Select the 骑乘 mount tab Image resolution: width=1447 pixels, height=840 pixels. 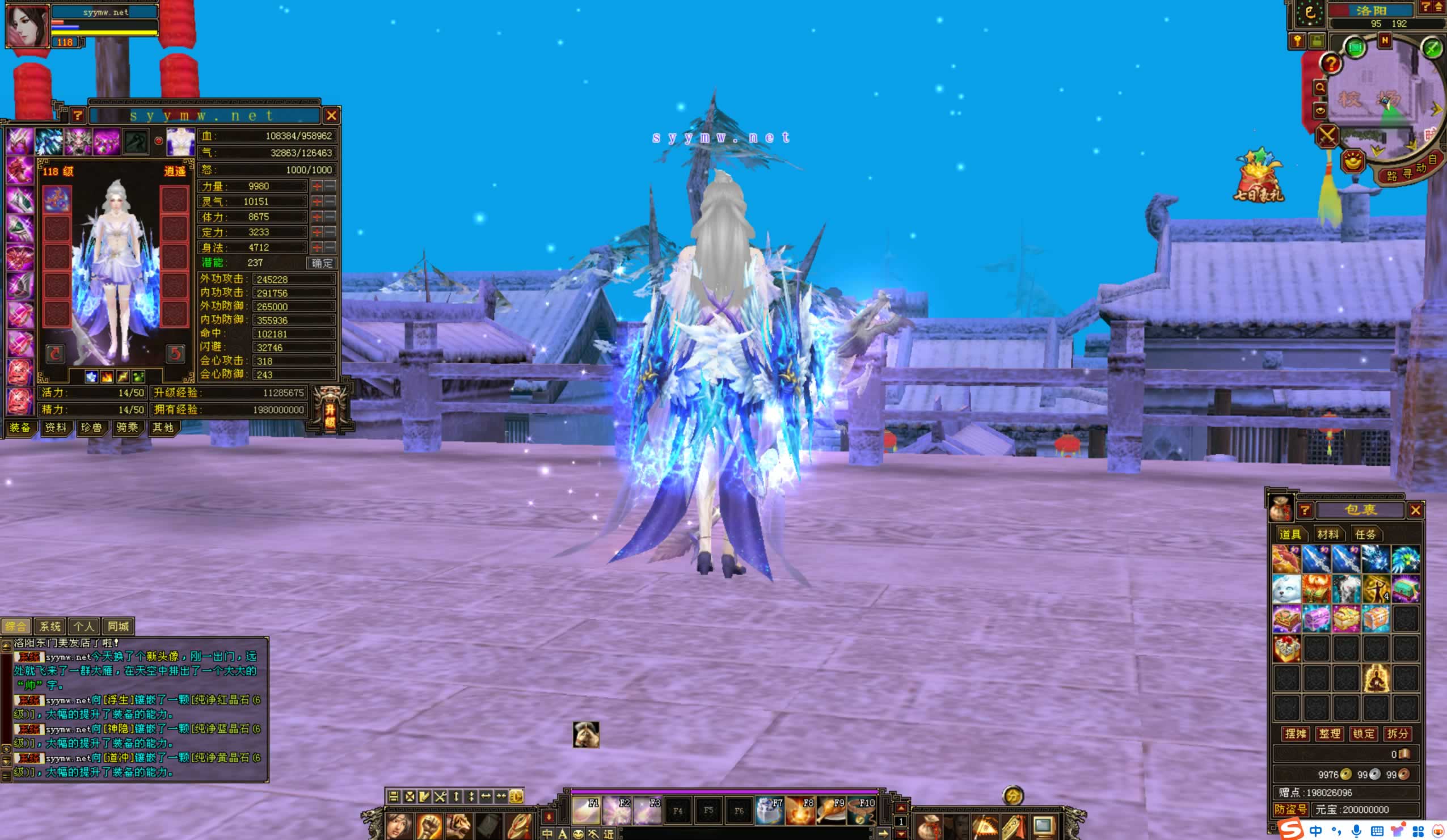[127, 428]
